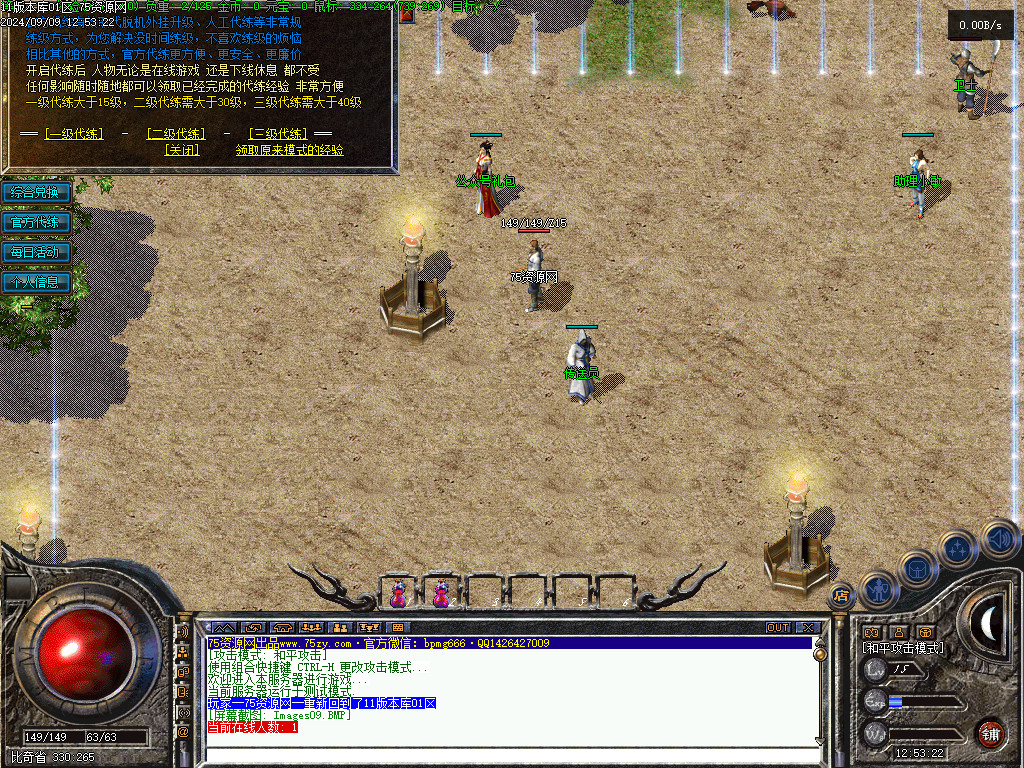This screenshot has height=768, width=1024.
Task: Select the 二级代练 option
Action: 176,134
